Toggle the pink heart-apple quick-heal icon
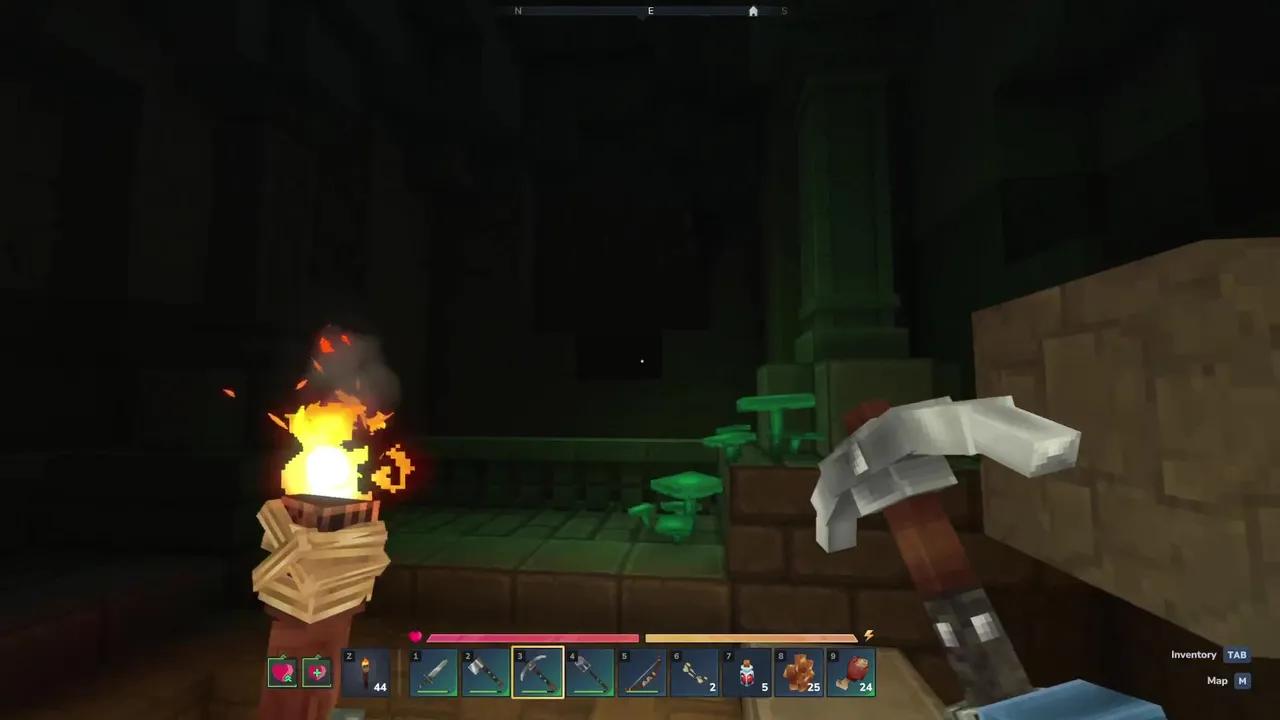Screen dimensions: 1280x720 pyautogui.click(x=282, y=671)
